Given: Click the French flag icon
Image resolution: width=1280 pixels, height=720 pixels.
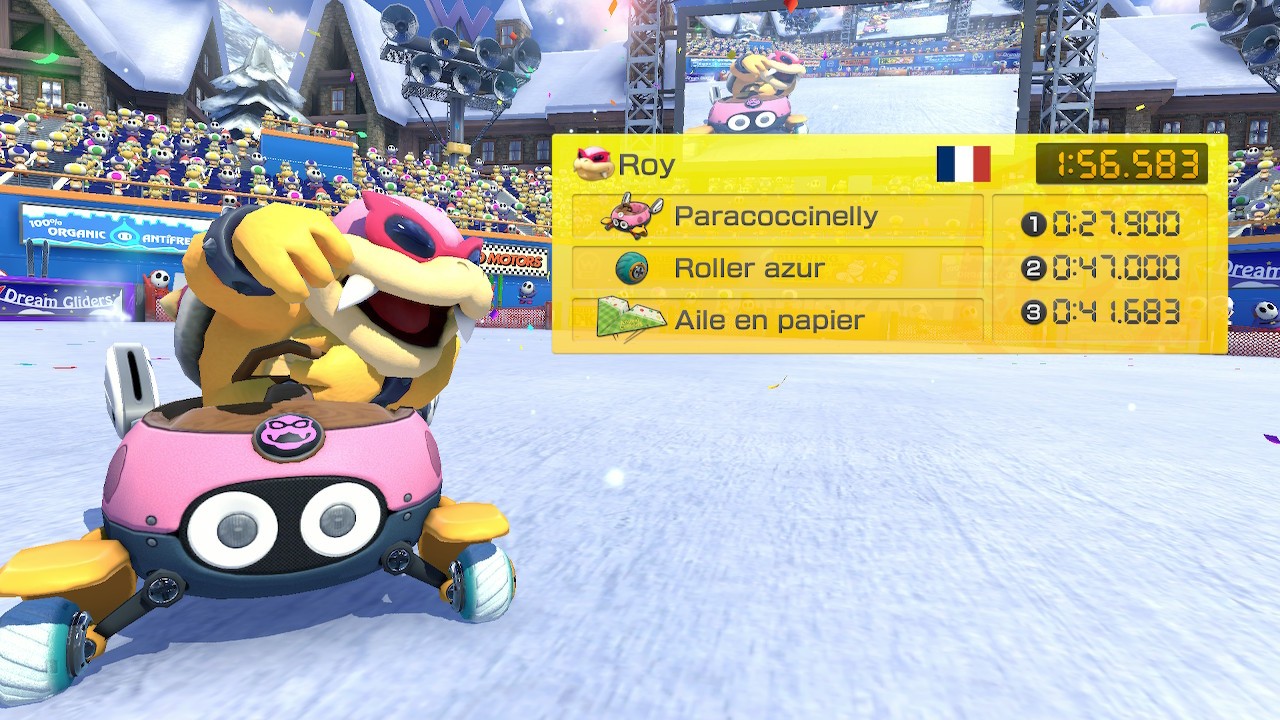Looking at the screenshot, I should [x=963, y=164].
